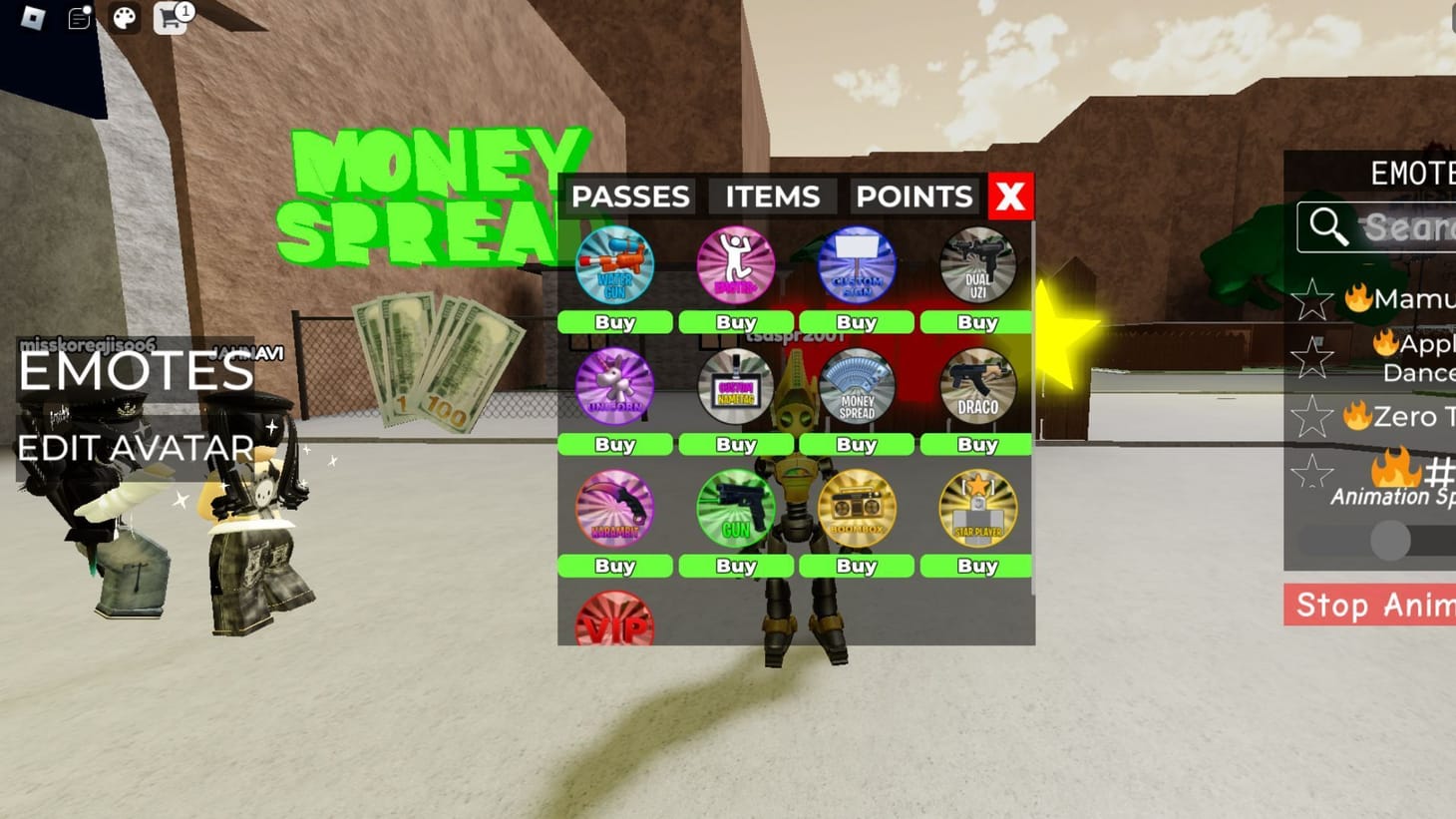
Task: Open the Star Player gamepass icon
Action: click(976, 509)
